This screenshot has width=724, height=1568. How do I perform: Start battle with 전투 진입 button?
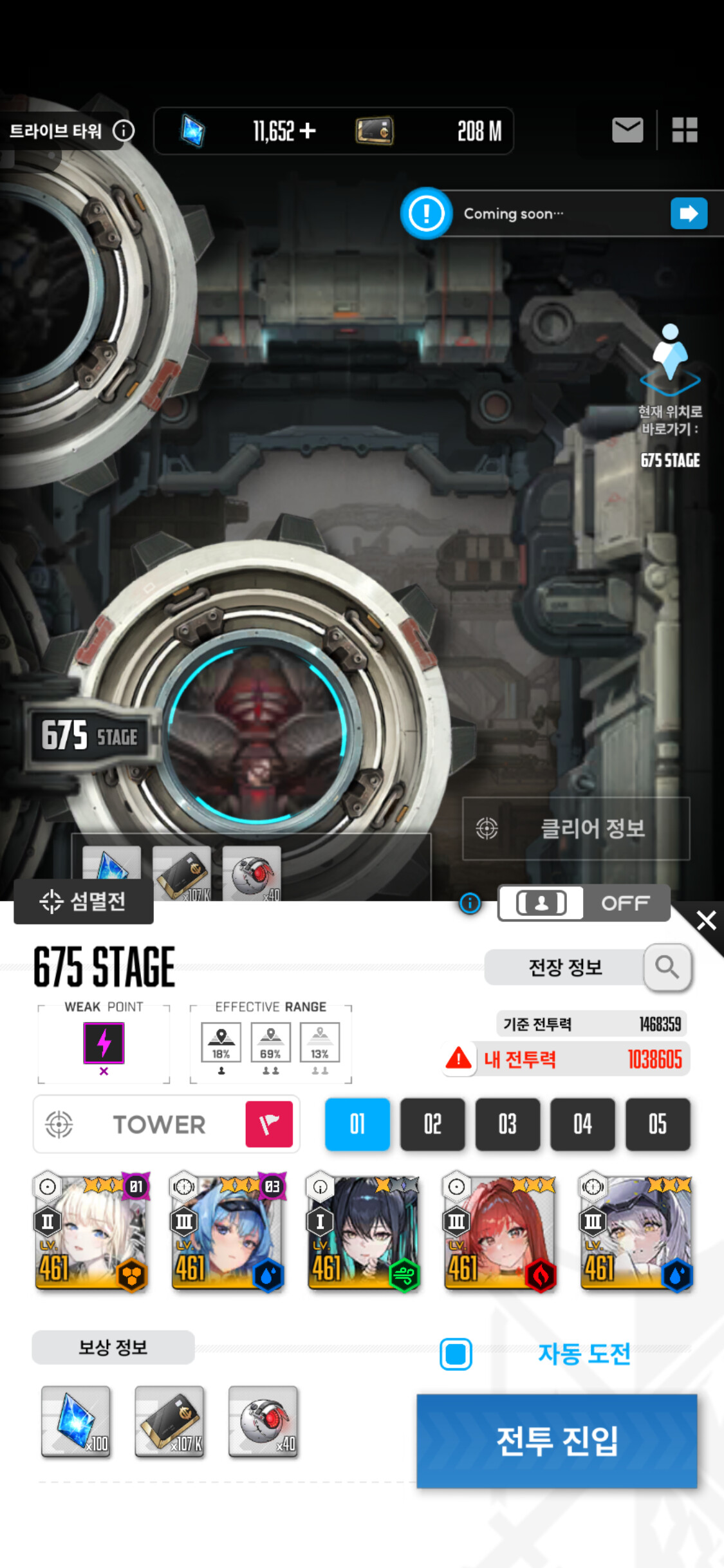pos(557,1441)
